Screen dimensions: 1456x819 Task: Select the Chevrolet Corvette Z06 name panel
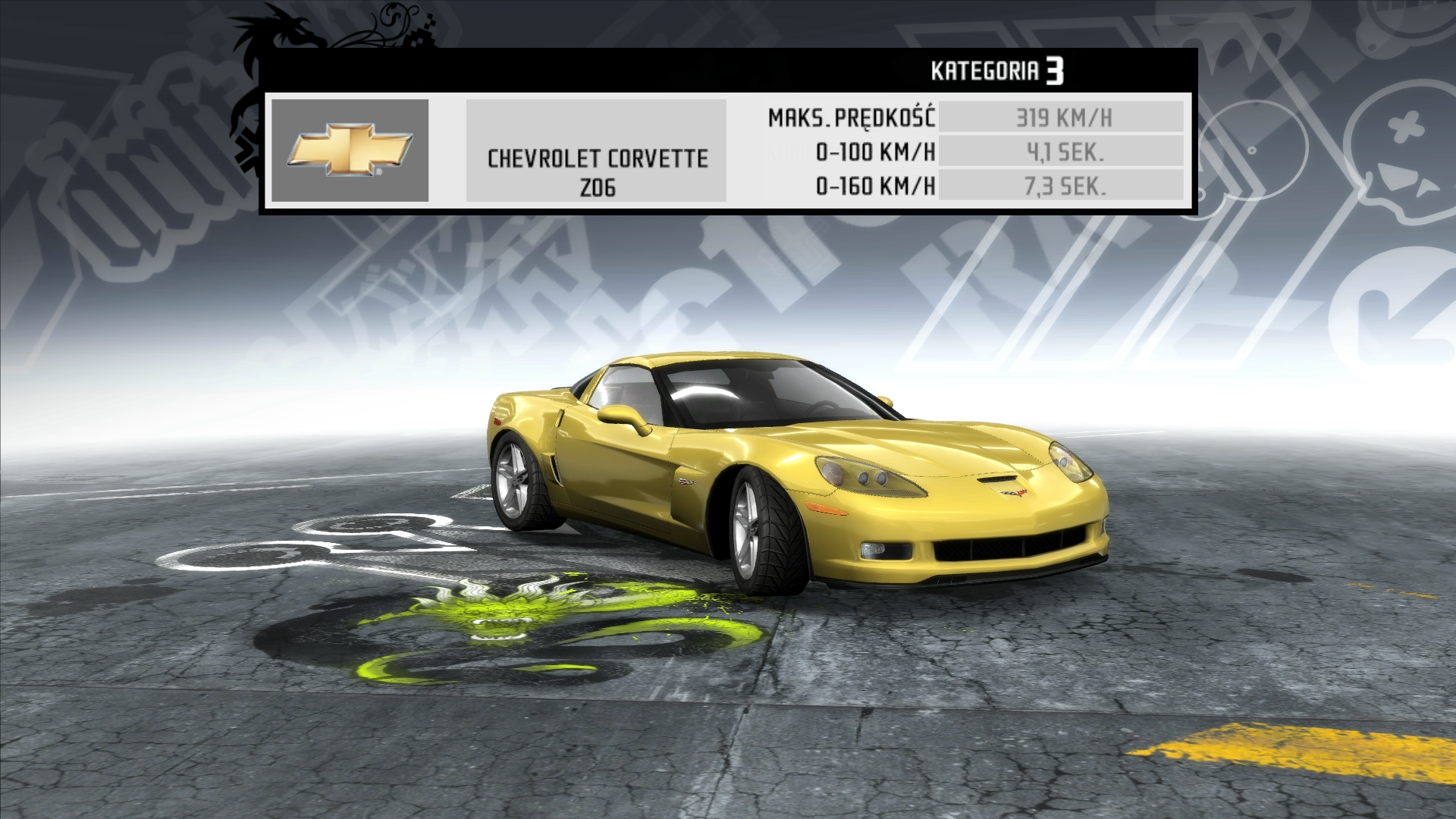click(596, 151)
